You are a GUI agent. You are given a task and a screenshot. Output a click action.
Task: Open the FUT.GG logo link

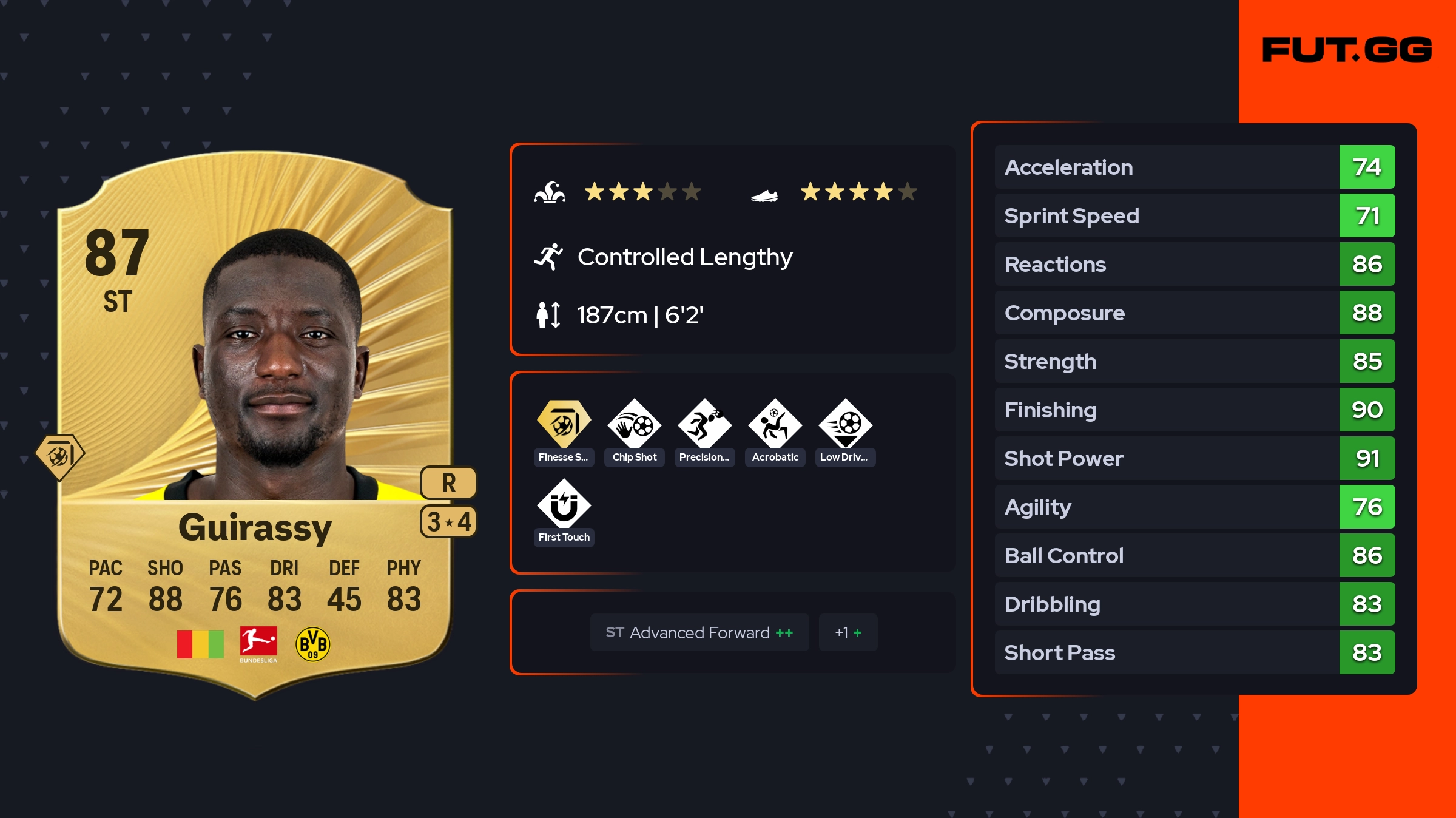pos(1347,50)
